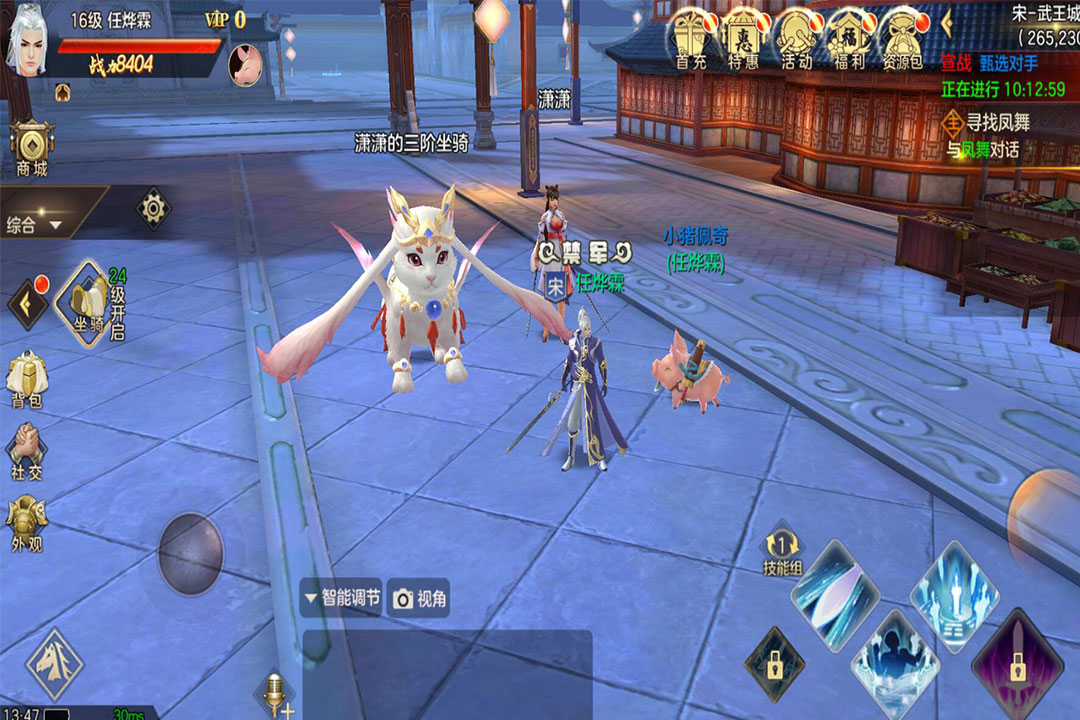
Task: Tap the 坐骑 mount icon
Action: (87, 300)
